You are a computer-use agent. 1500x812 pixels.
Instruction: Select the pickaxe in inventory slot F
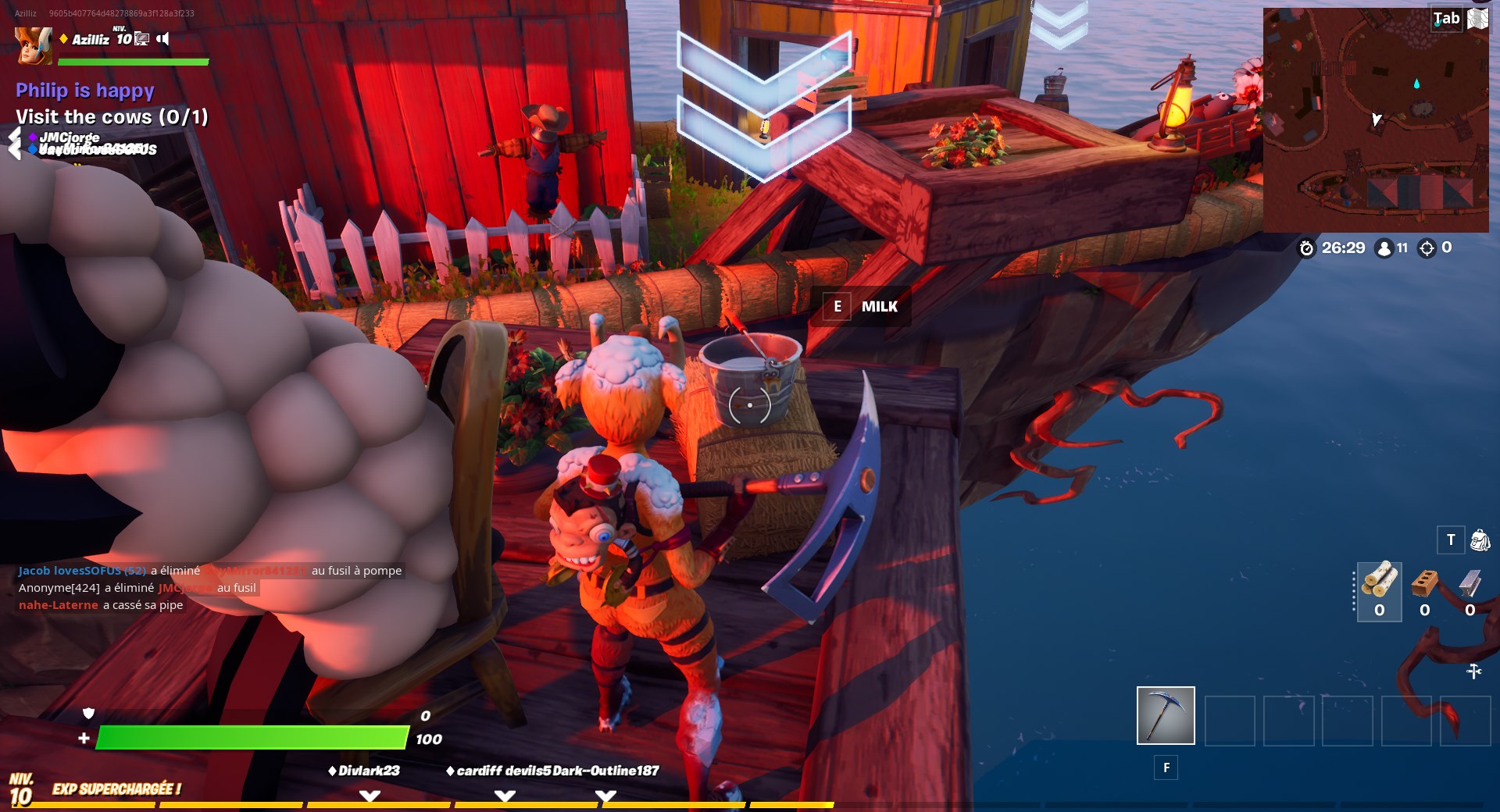point(1165,714)
